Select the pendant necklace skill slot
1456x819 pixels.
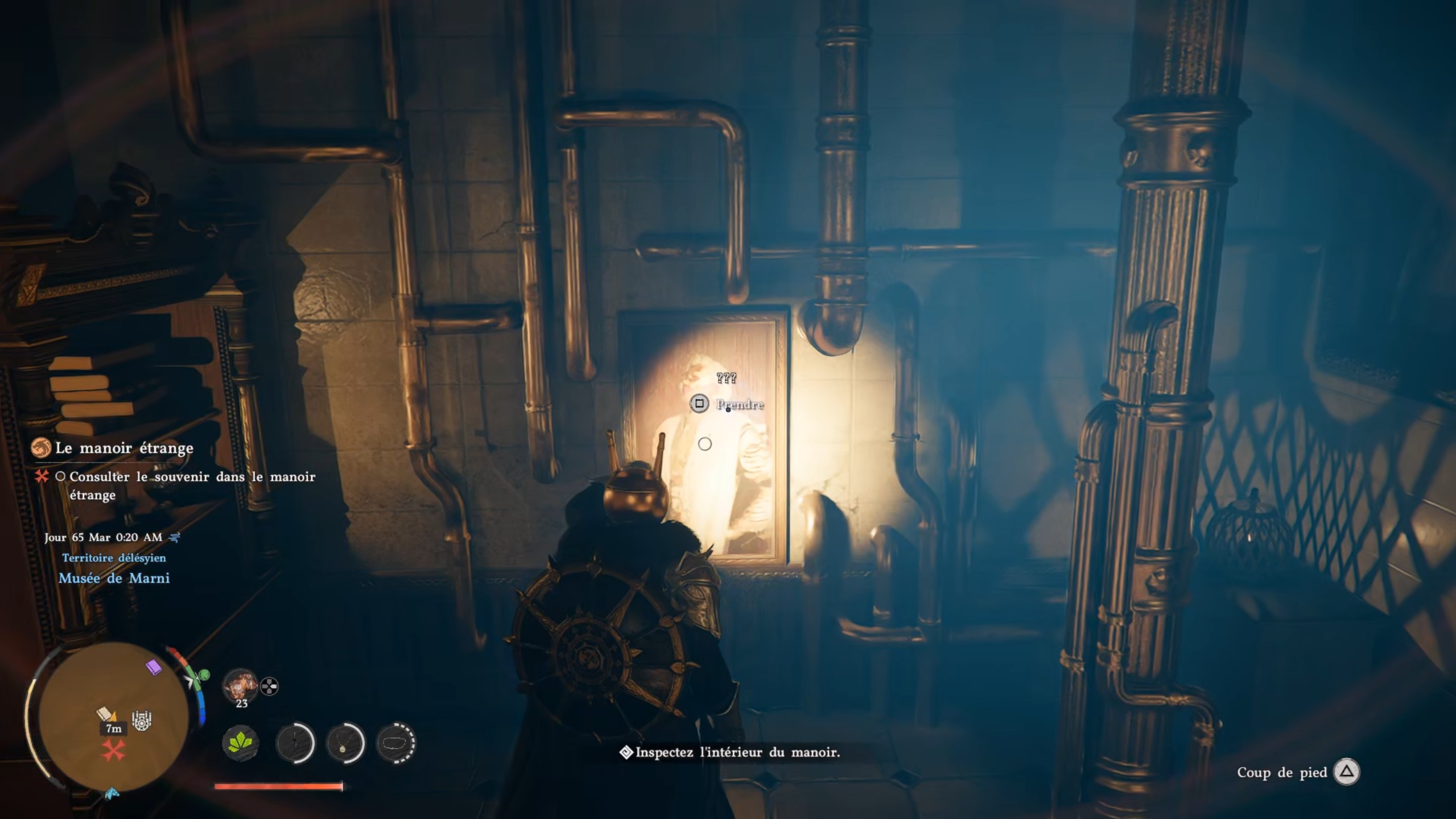[x=345, y=742]
